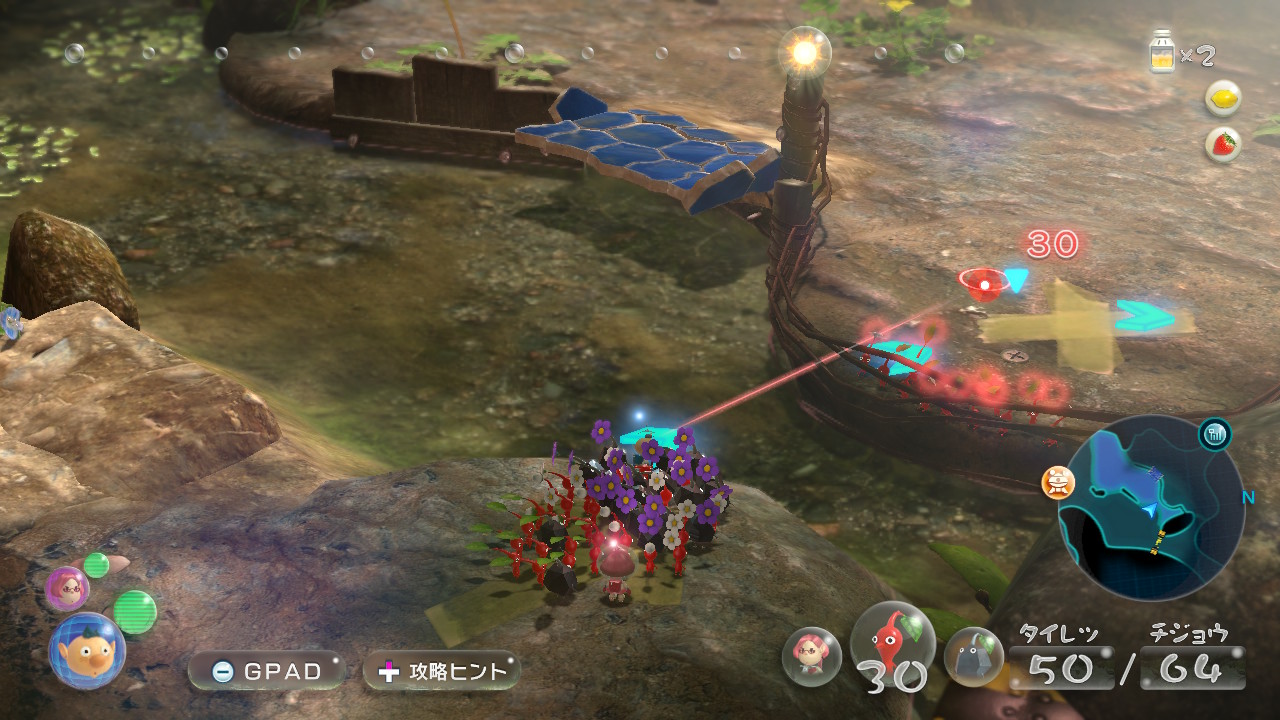This screenshot has height=720, width=1280.
Task: Select the strawberry fruit icon
Action: click(x=1223, y=144)
